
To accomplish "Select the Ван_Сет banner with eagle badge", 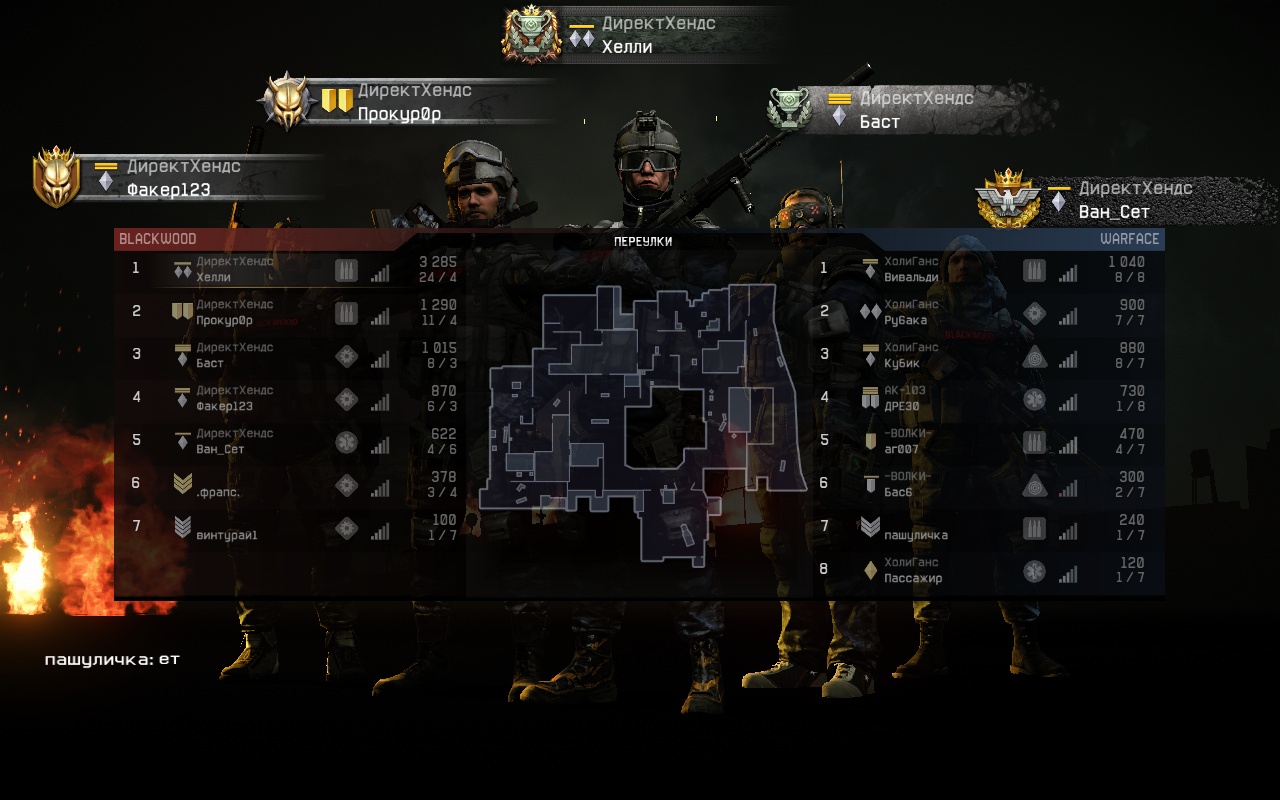I will pyautogui.click(x=1125, y=200).
